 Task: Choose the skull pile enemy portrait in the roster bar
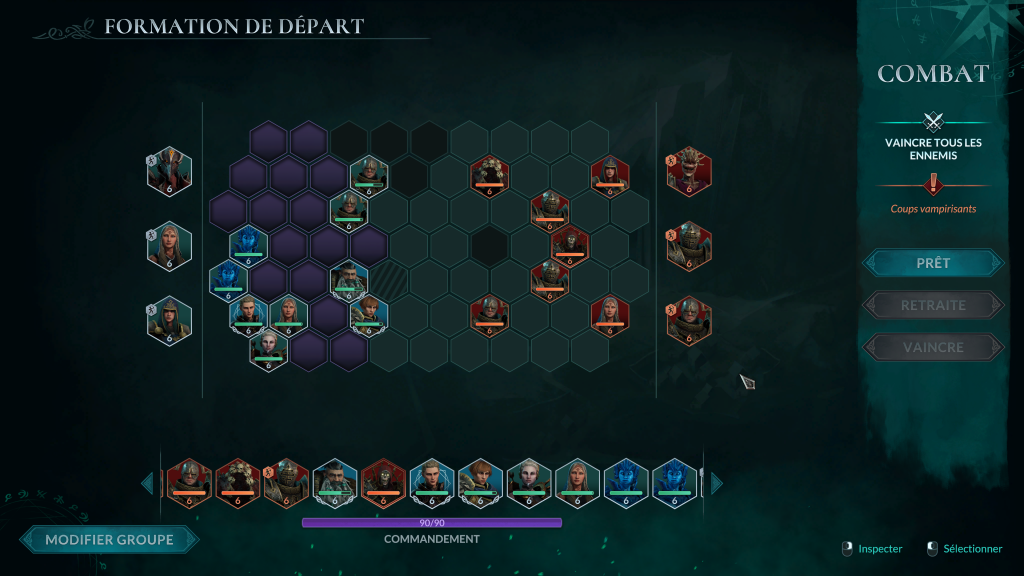237,481
